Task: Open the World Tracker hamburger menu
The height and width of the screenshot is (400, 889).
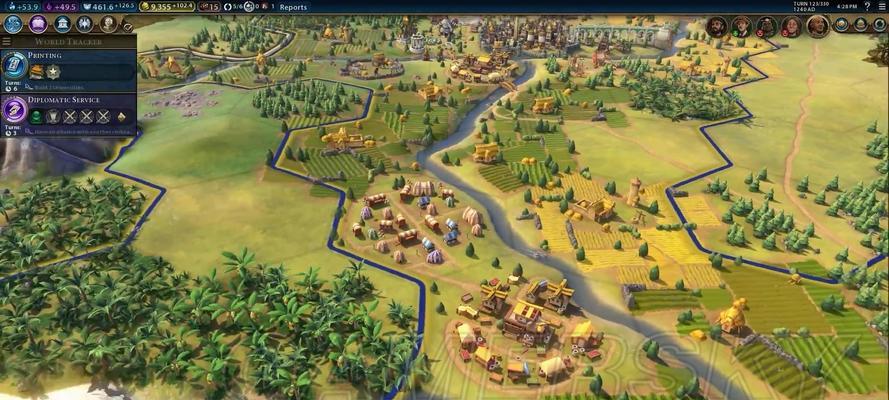Action: click(x=7, y=42)
